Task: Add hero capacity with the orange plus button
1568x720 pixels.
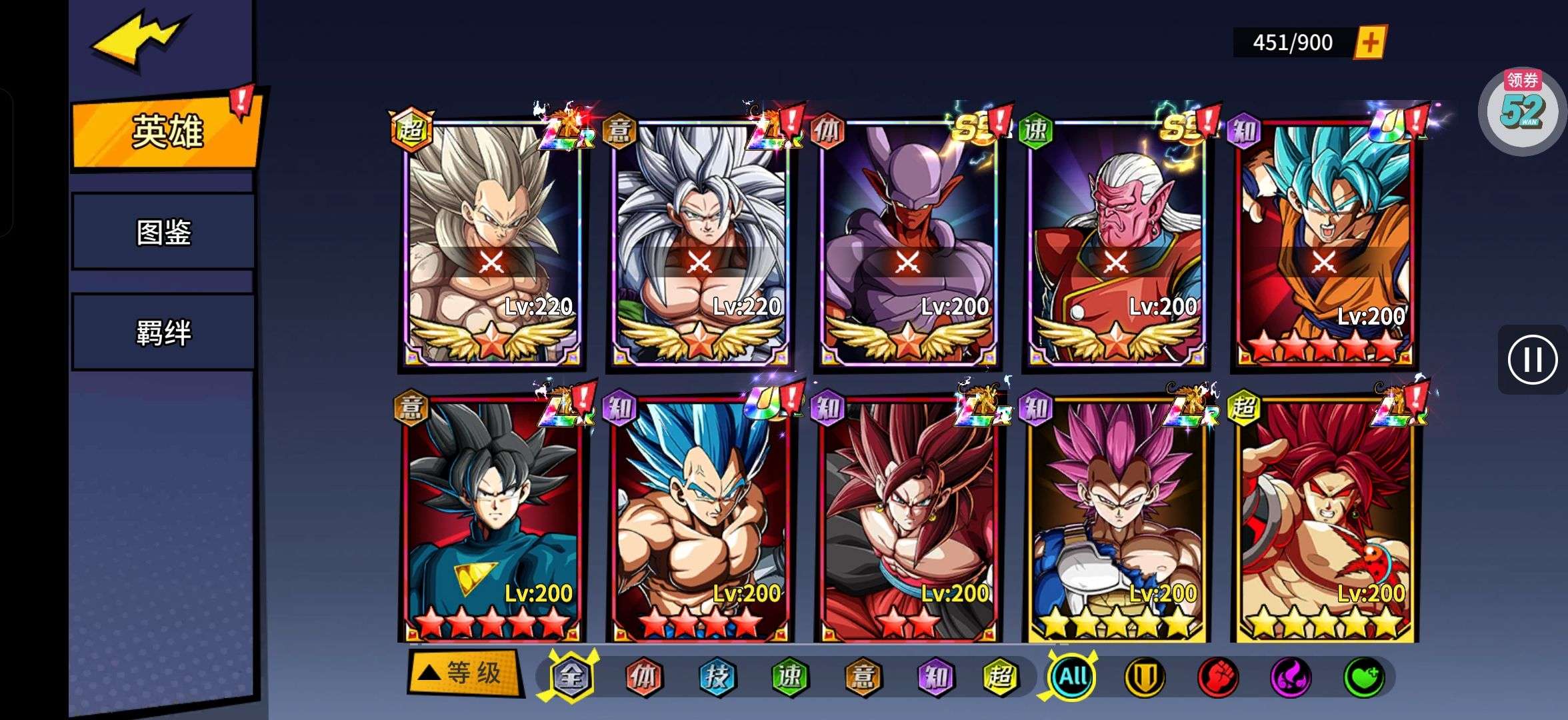Action: (1370, 43)
